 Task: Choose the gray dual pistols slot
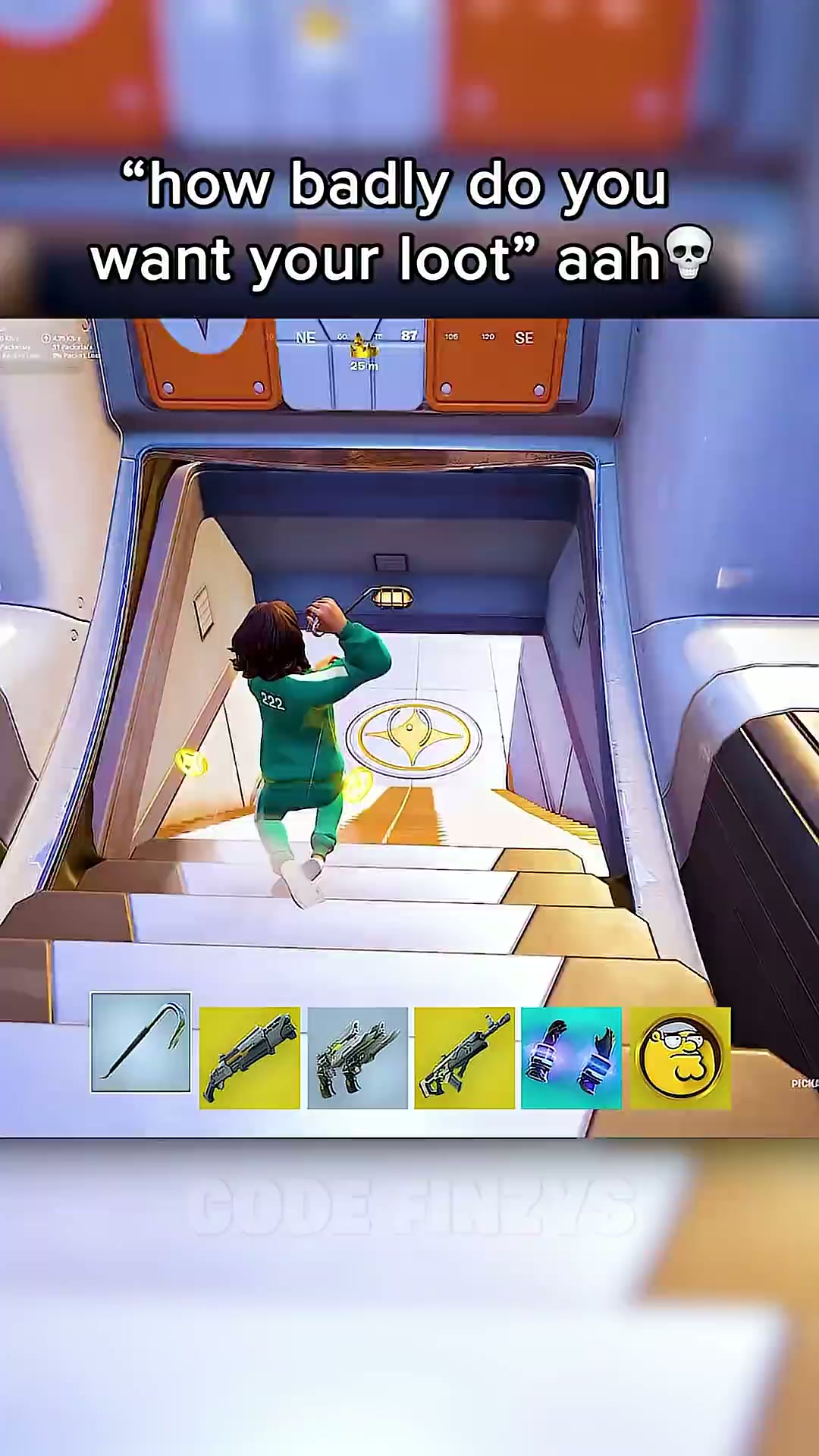[x=357, y=1058]
